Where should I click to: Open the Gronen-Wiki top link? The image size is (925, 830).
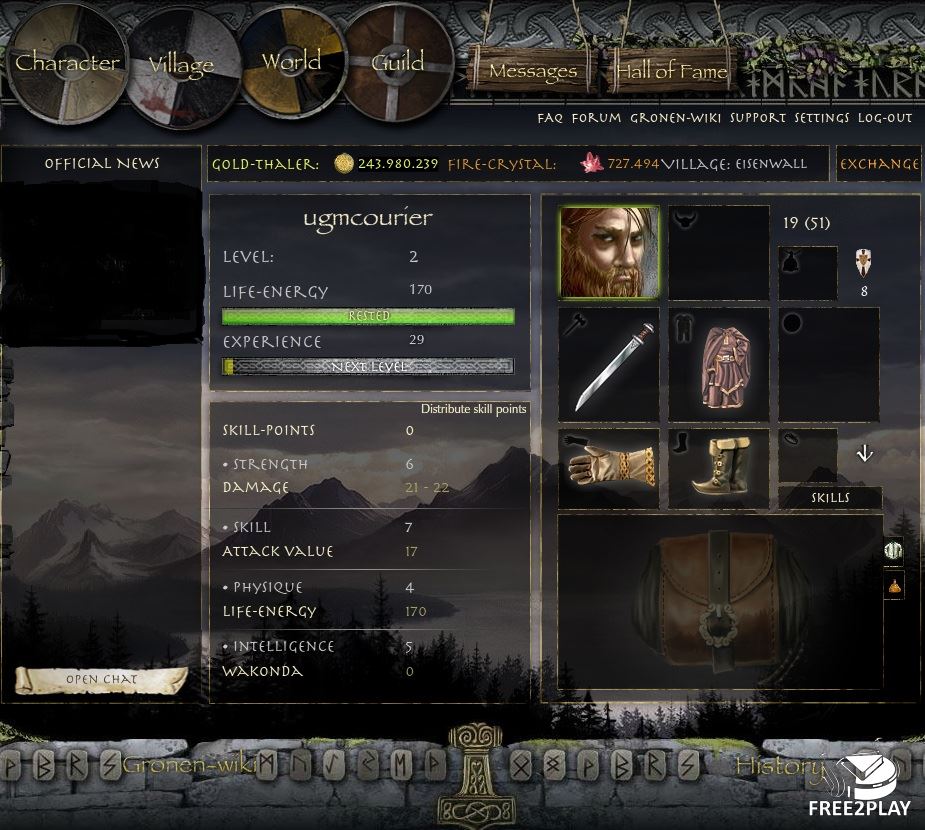[x=676, y=118]
